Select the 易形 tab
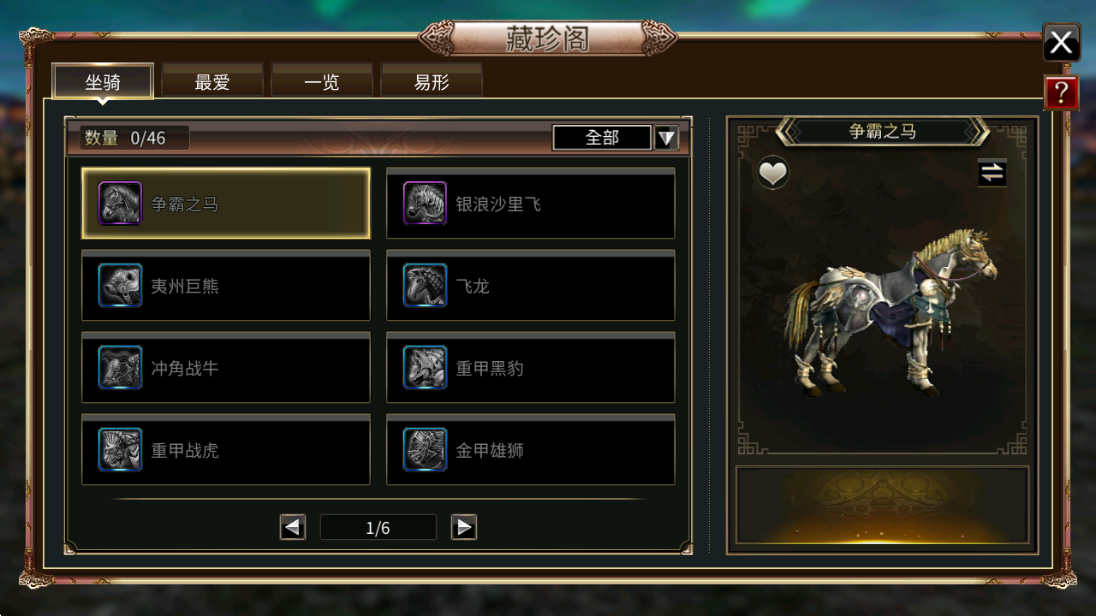This screenshot has width=1096, height=616. point(432,82)
